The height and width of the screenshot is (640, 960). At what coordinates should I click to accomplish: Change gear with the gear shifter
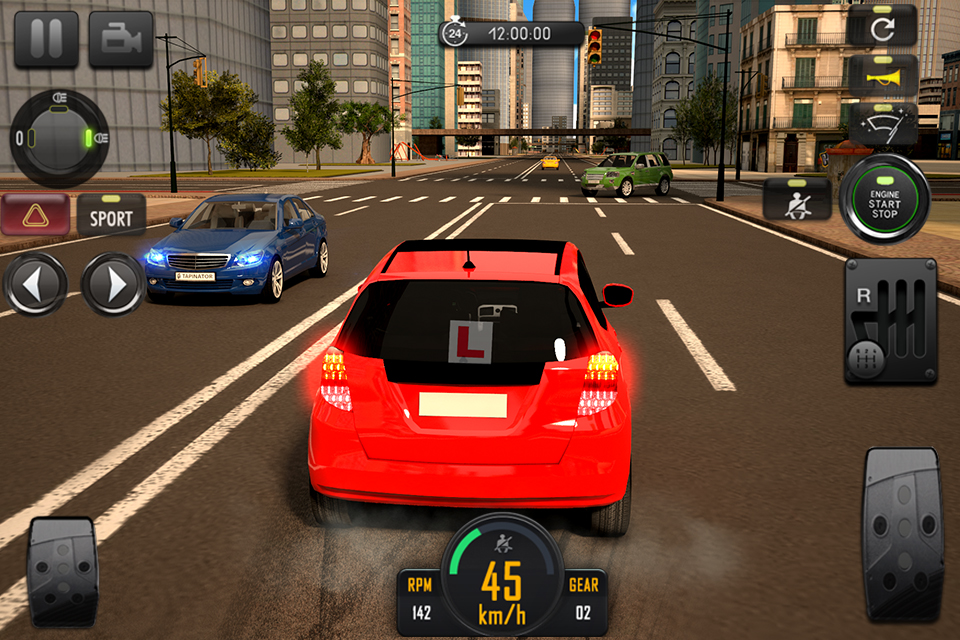coord(890,322)
